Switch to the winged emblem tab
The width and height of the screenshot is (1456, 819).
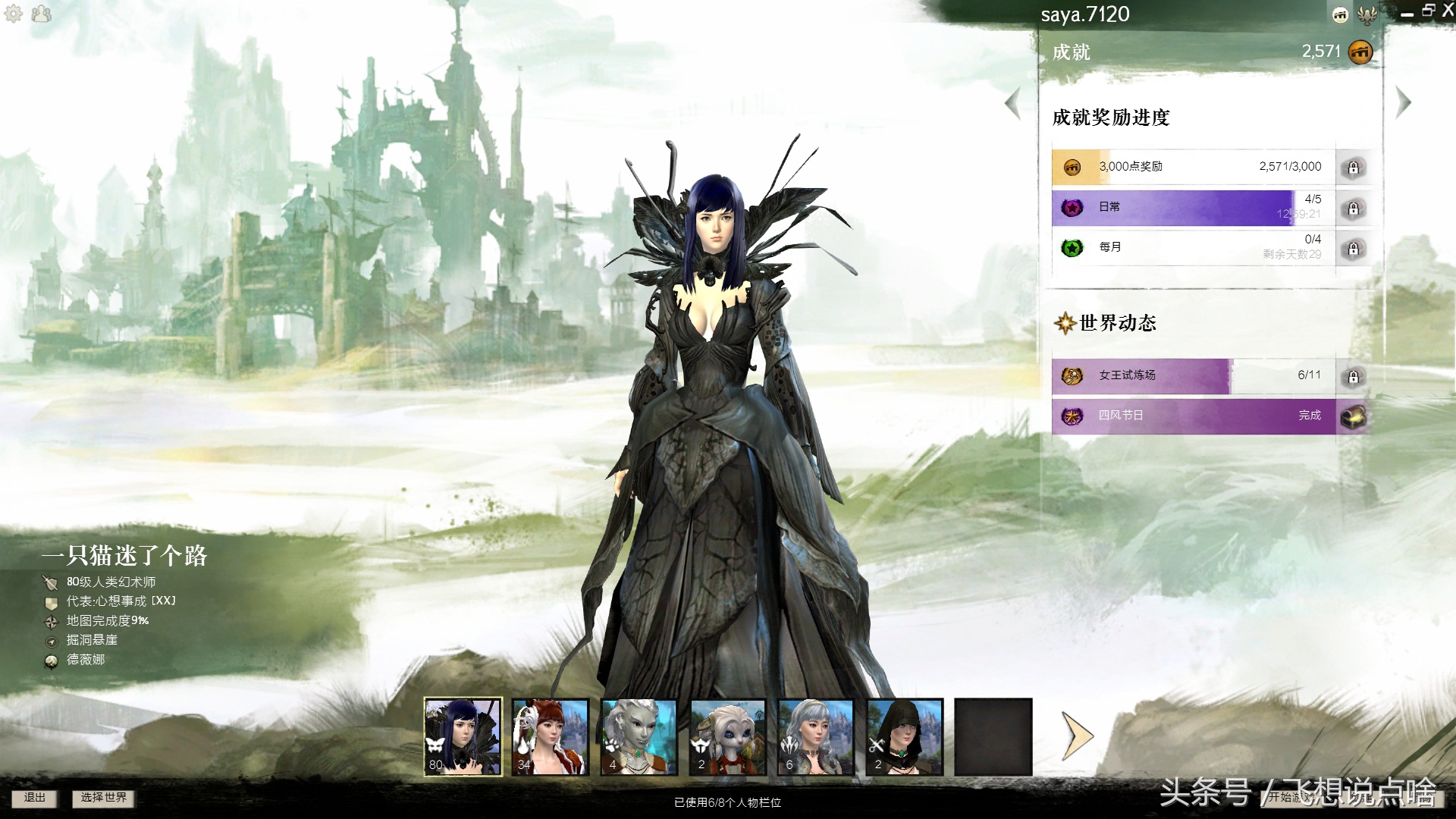[1367, 14]
